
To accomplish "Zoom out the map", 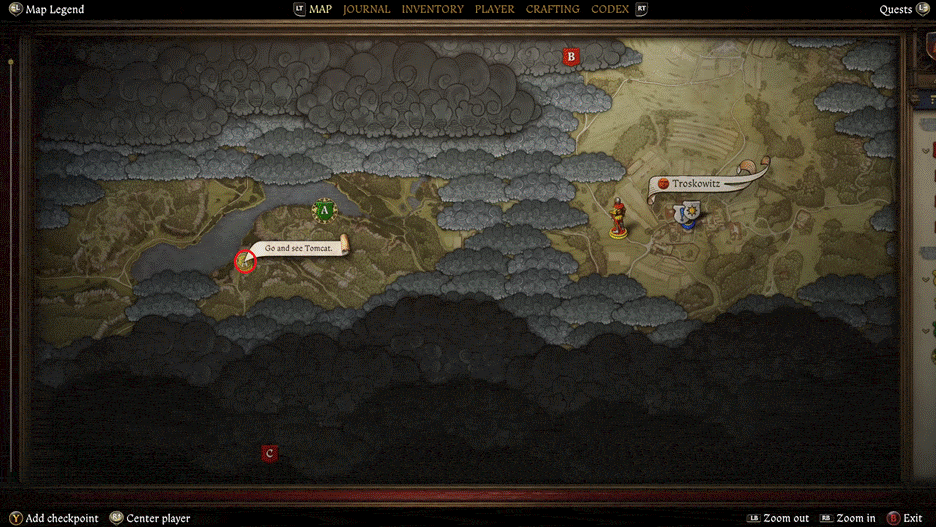I will 785,518.
